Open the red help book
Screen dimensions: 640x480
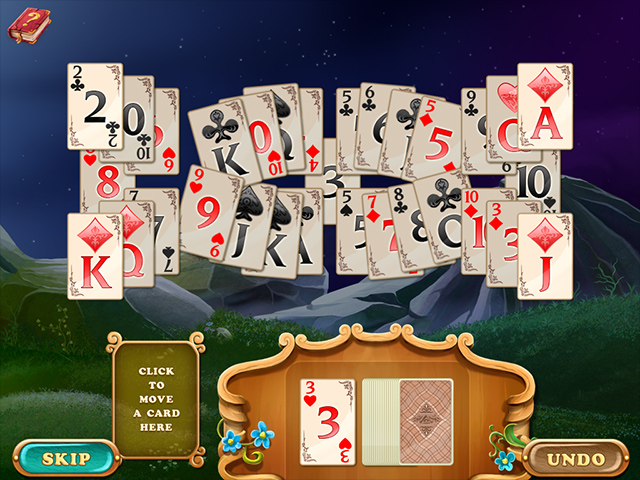[x=30, y=24]
